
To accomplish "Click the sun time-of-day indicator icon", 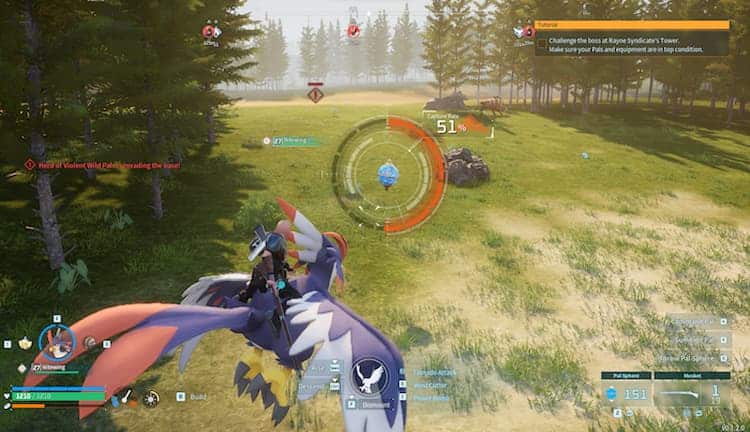I will (x=150, y=398).
